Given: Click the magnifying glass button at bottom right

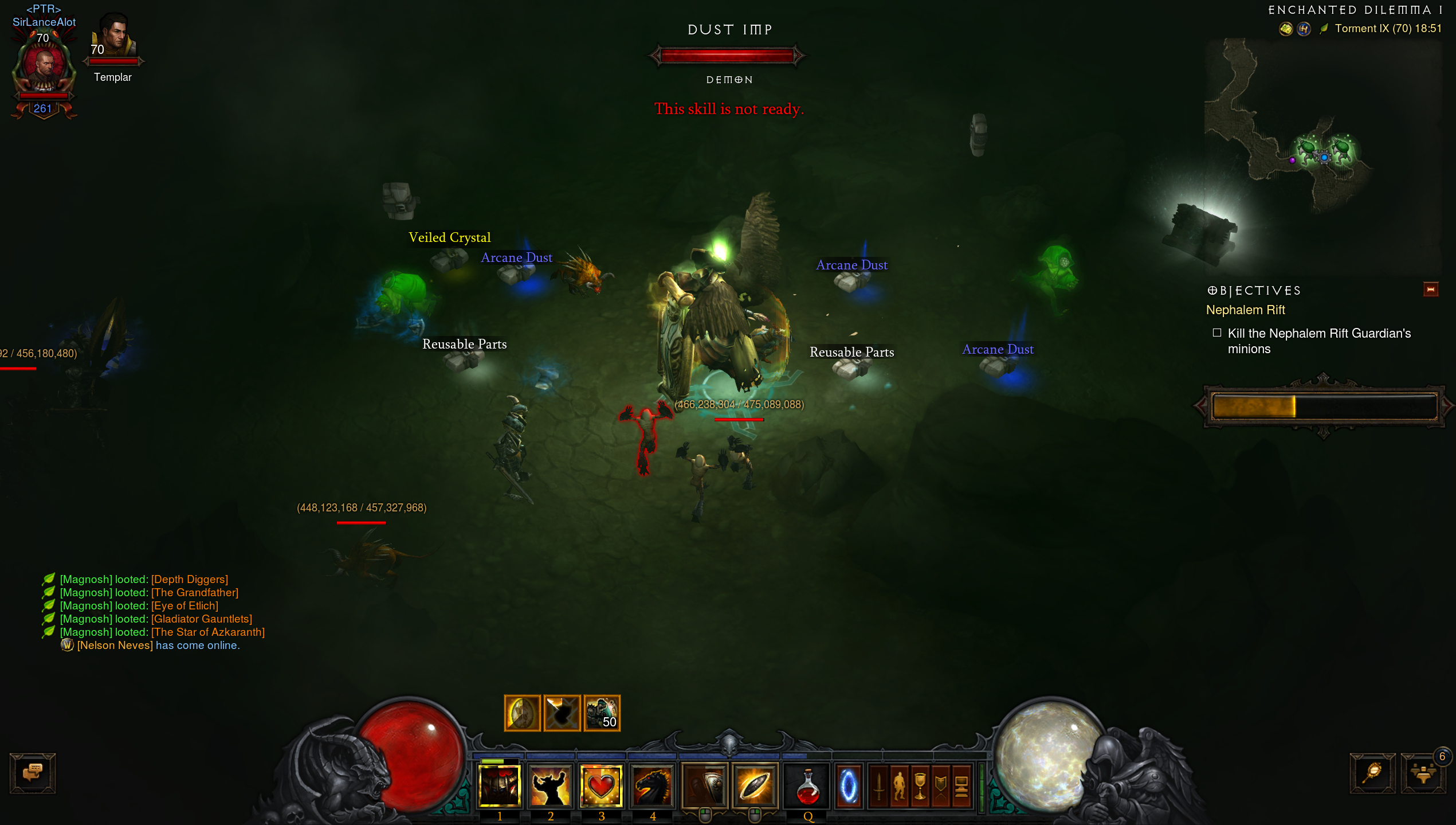Looking at the screenshot, I should (x=1372, y=773).
